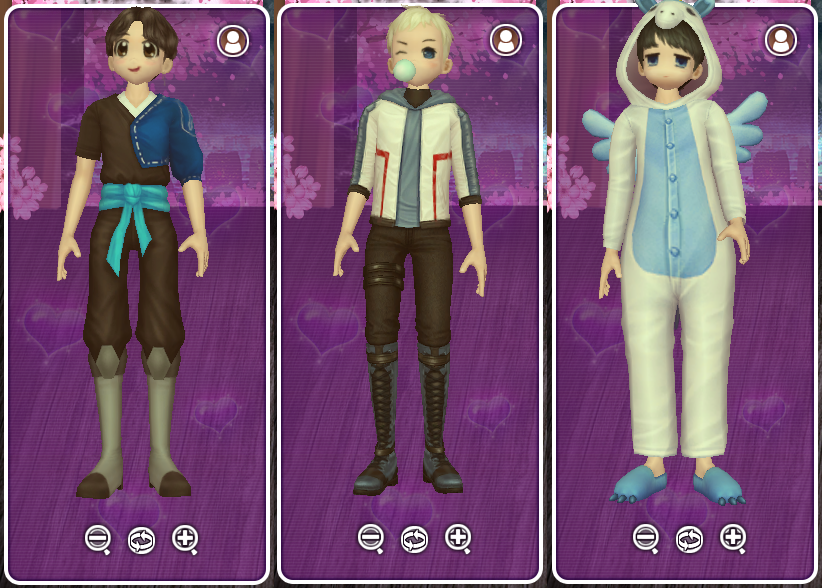
Task: Click profile icon on blonde character panel
Action: point(506,39)
